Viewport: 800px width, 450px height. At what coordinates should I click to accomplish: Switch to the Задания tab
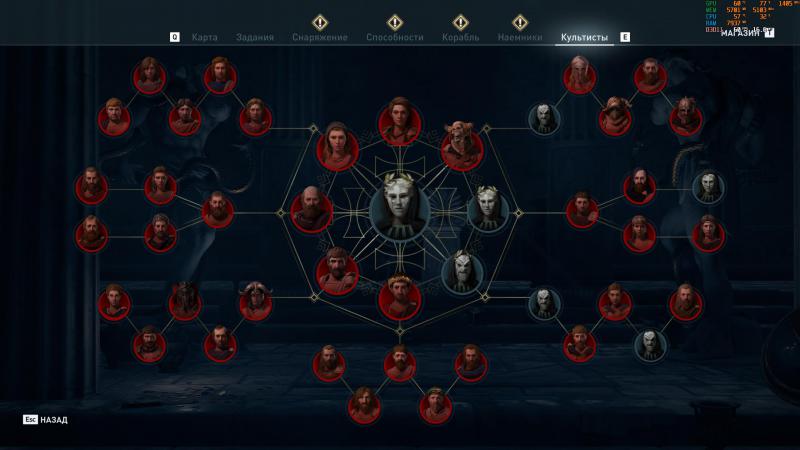[x=254, y=37]
